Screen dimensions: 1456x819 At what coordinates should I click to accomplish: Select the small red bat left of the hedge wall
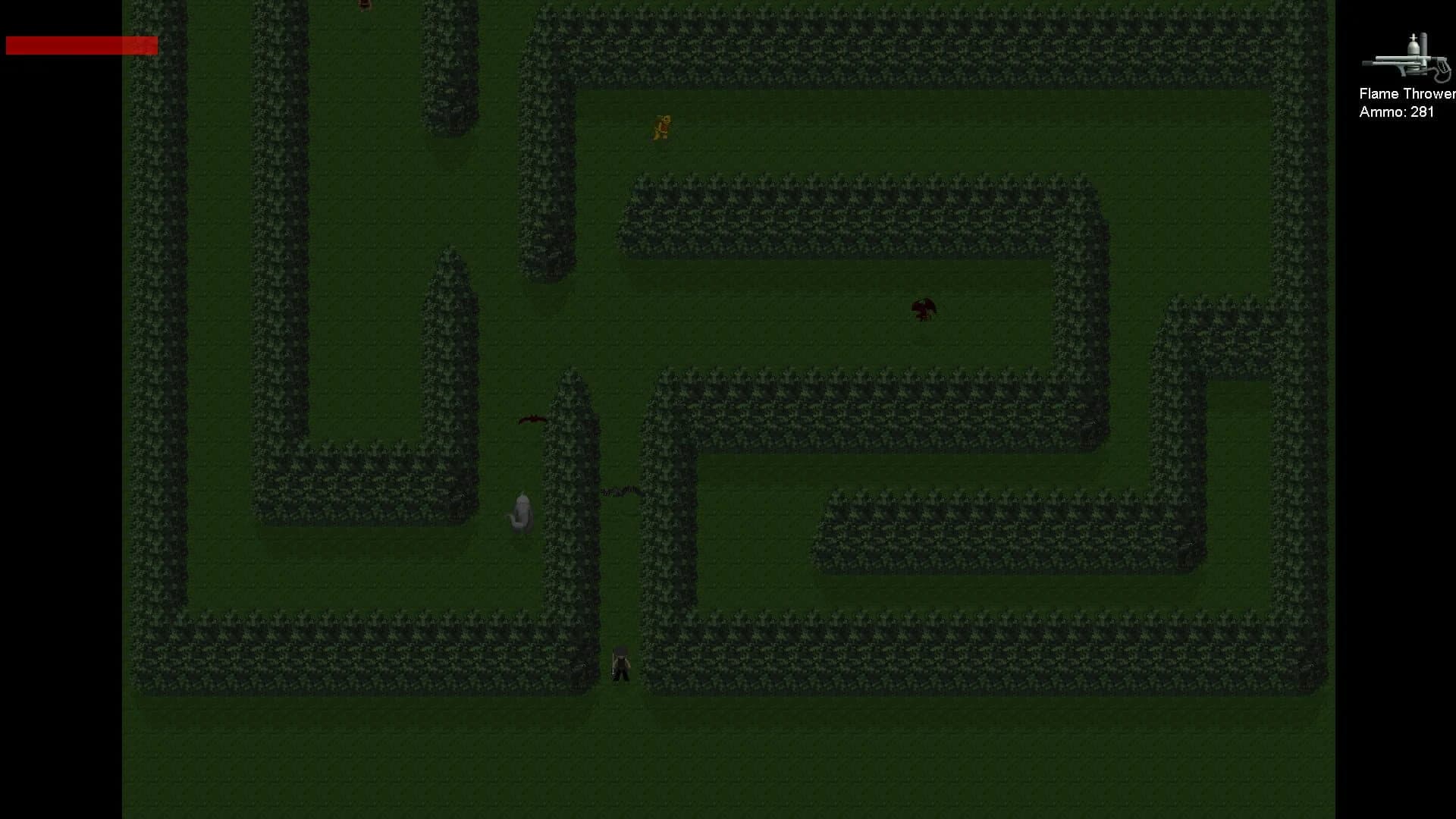point(533,418)
